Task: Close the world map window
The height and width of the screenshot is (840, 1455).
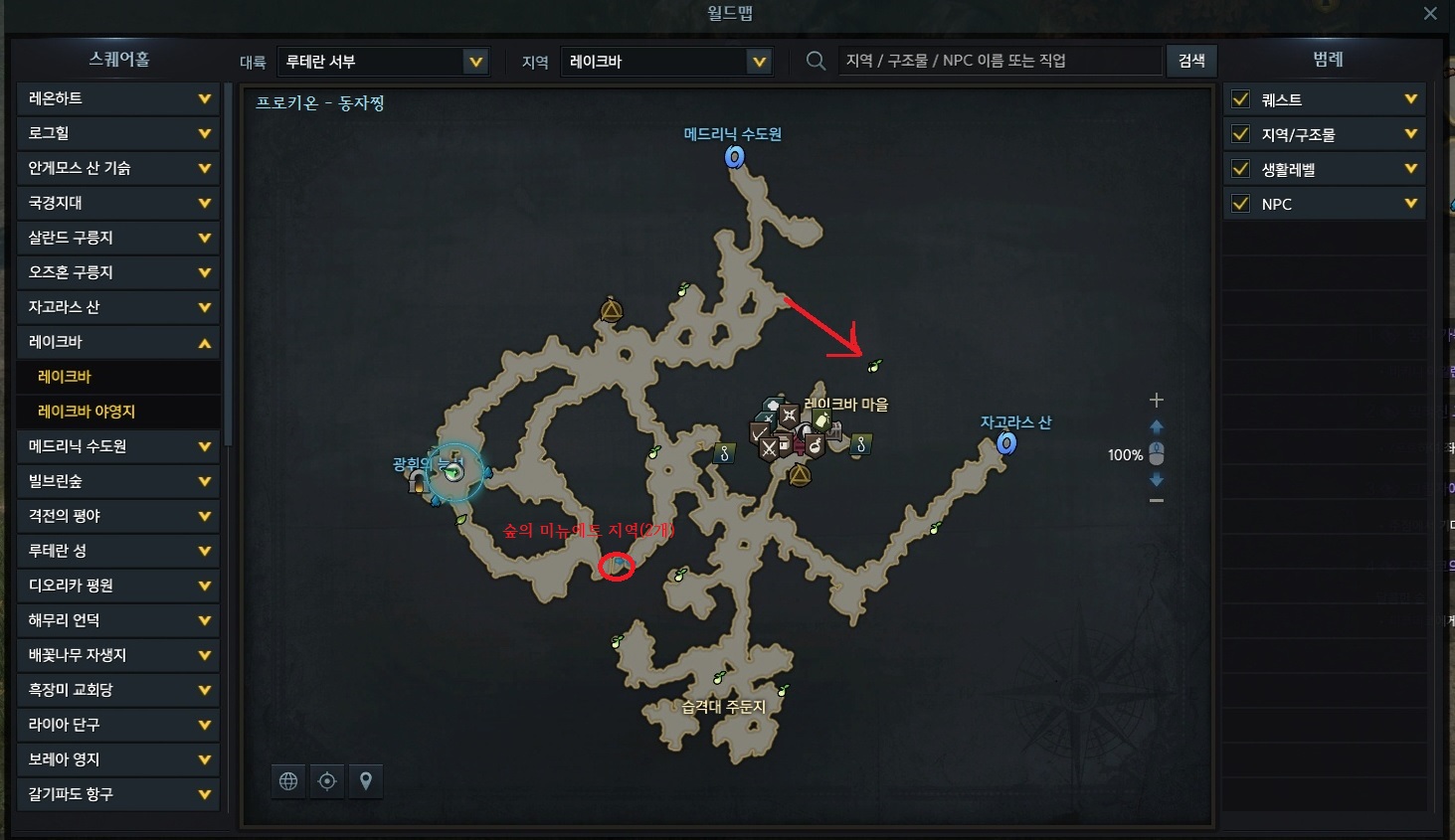Action: click(x=1430, y=14)
